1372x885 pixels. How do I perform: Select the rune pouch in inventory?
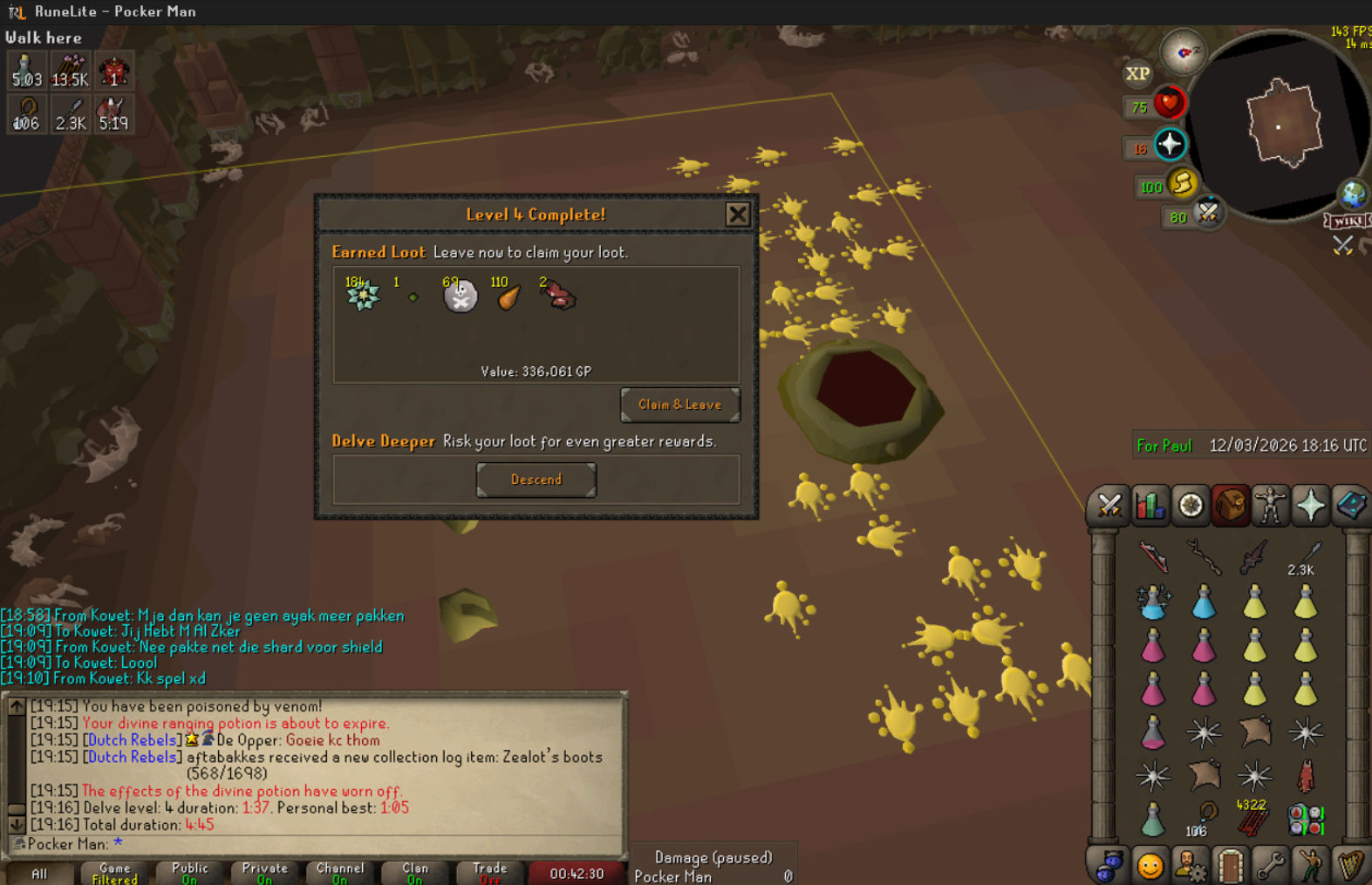tap(1305, 820)
